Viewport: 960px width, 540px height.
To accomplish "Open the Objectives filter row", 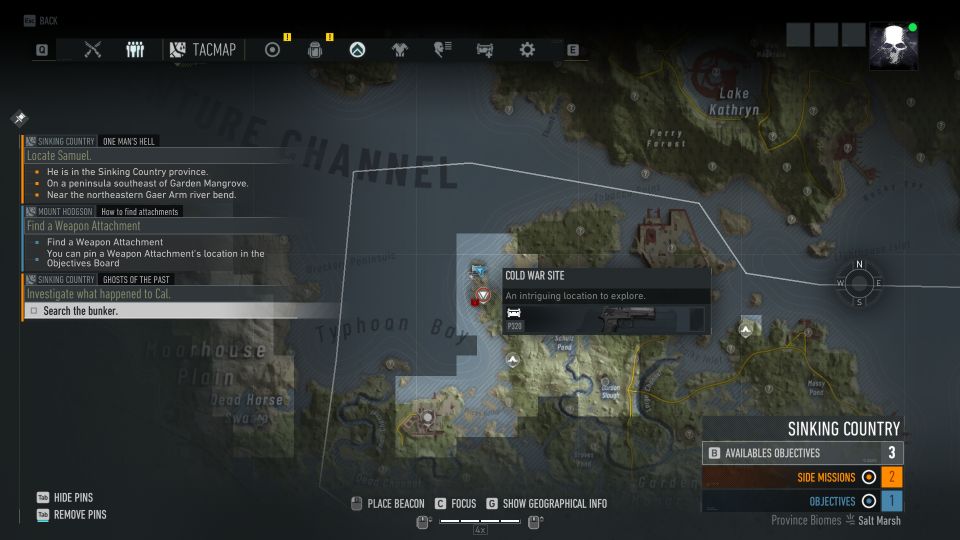I will pos(802,501).
